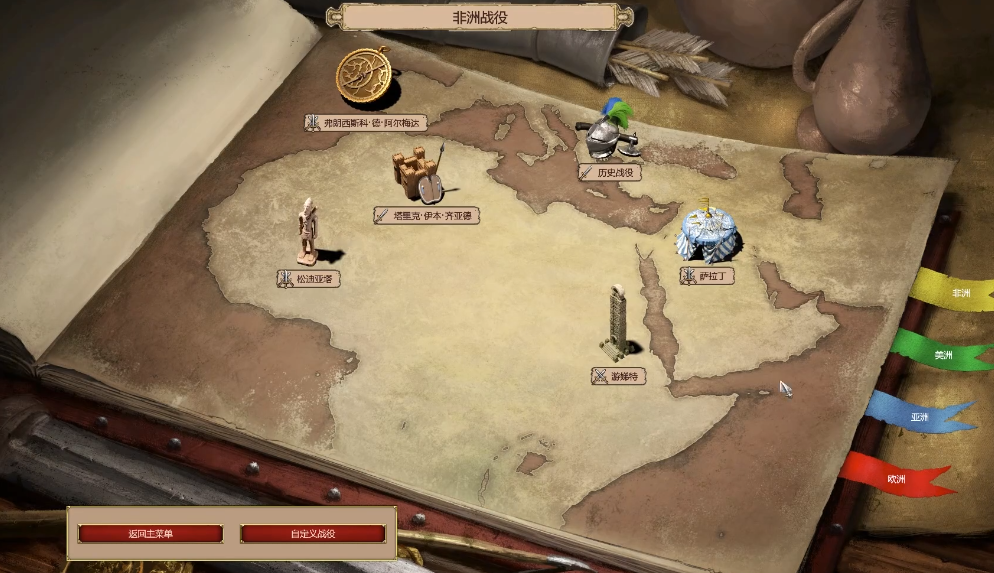Switch to the yellow 非洲 Africa ribbon
Viewport: 994px width, 573px height.
click(957, 293)
